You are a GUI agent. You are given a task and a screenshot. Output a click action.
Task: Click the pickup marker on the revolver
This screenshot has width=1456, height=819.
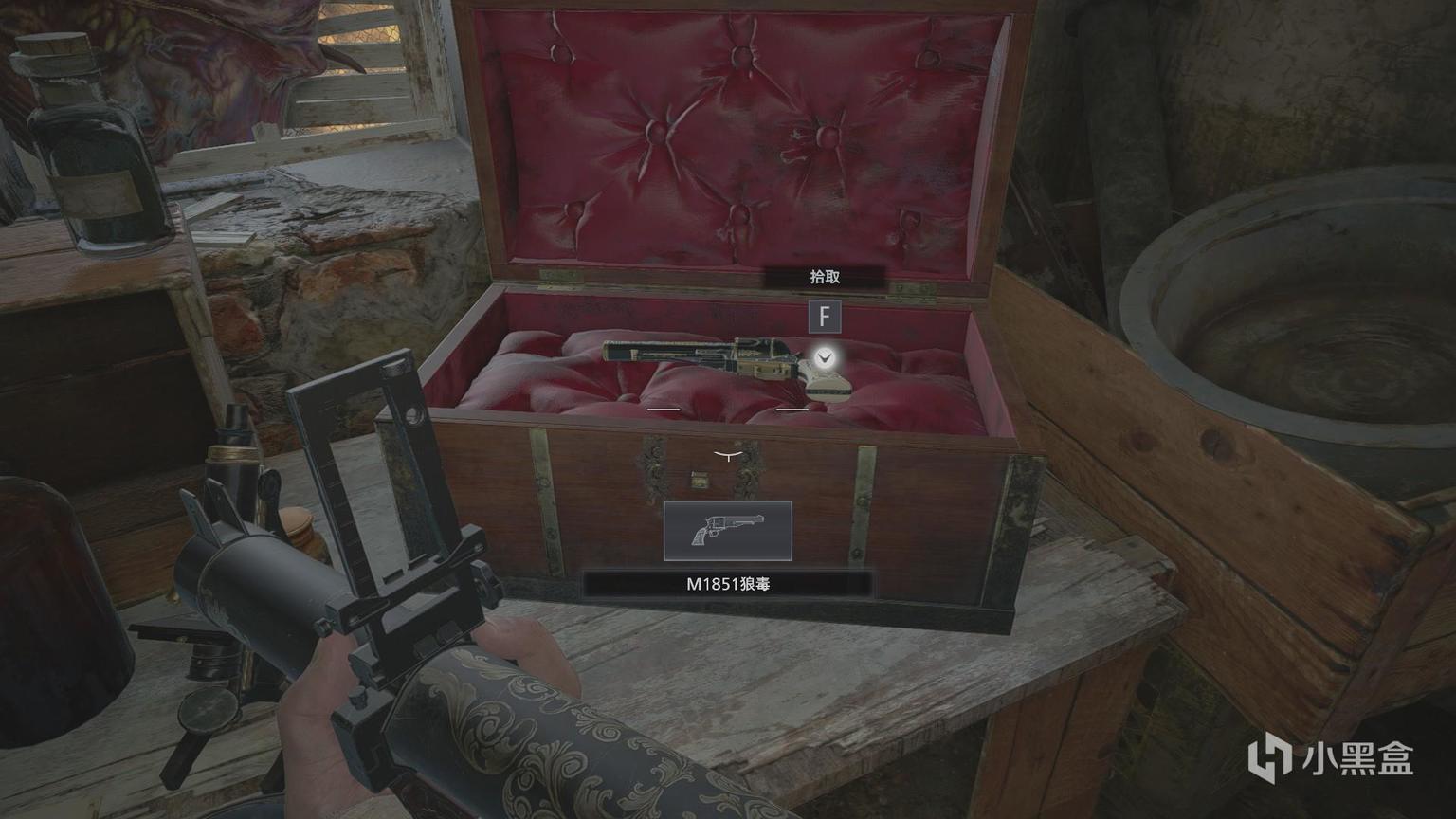826,357
